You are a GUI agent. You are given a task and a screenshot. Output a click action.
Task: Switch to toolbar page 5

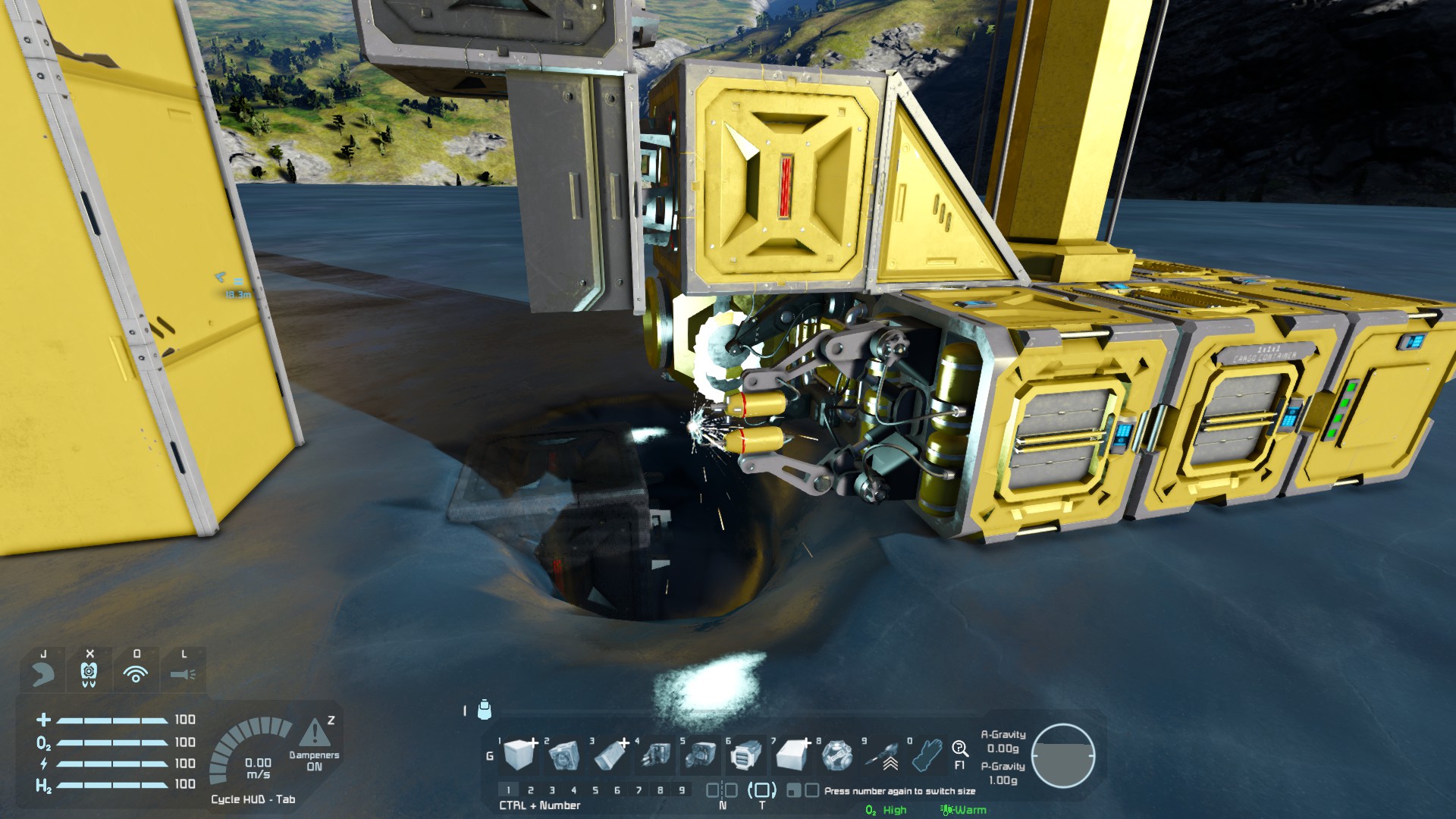pos(595,790)
